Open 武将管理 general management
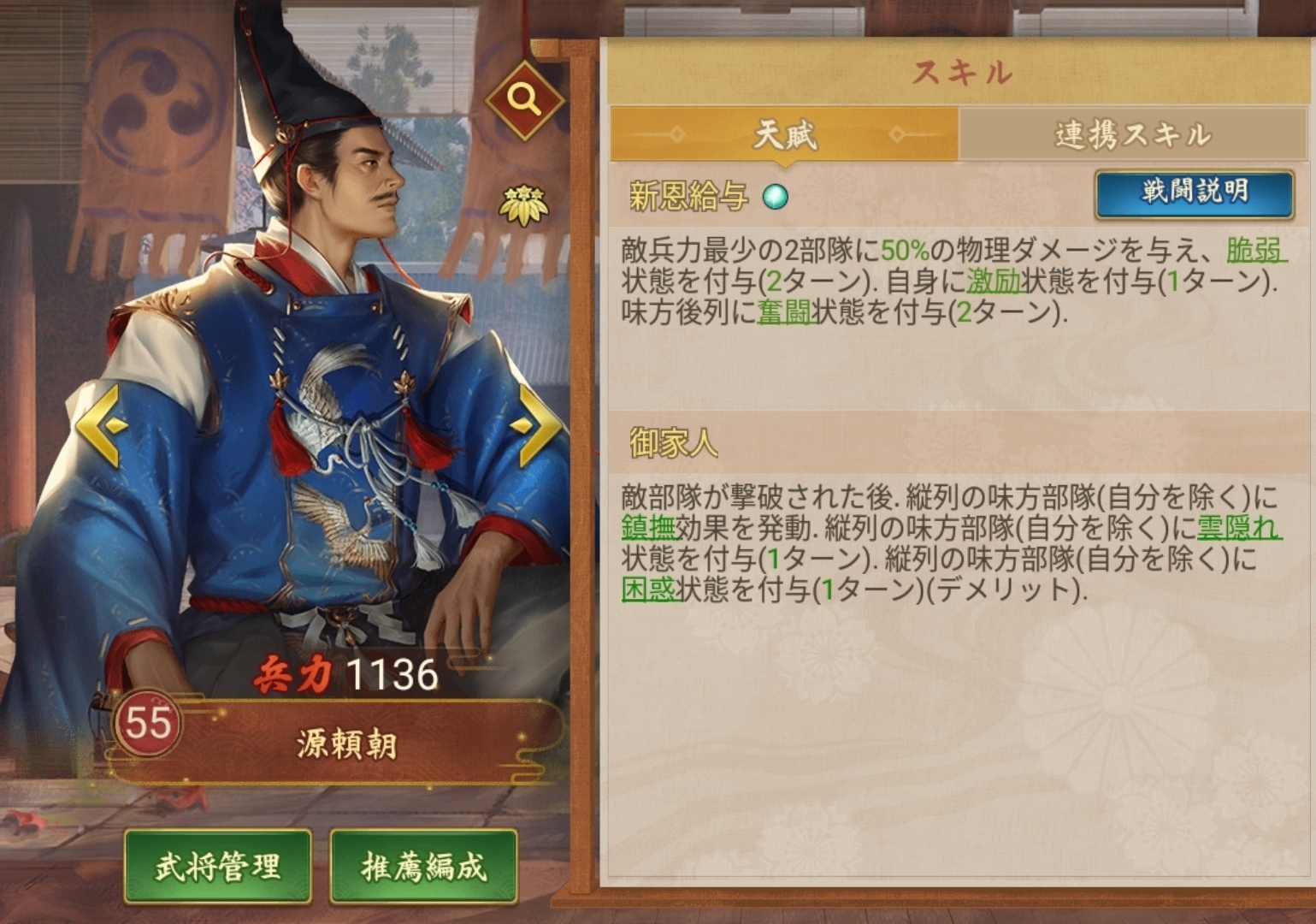 [217, 866]
